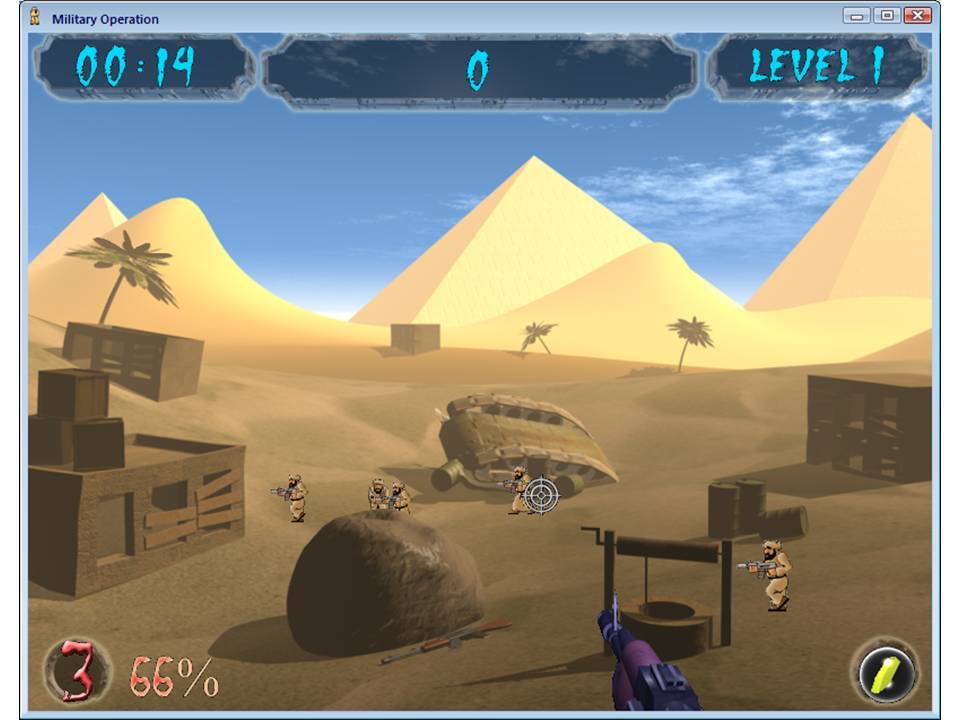Viewport: 960px width, 720px height.
Task: Close the Military Operation window
Action: coord(917,15)
